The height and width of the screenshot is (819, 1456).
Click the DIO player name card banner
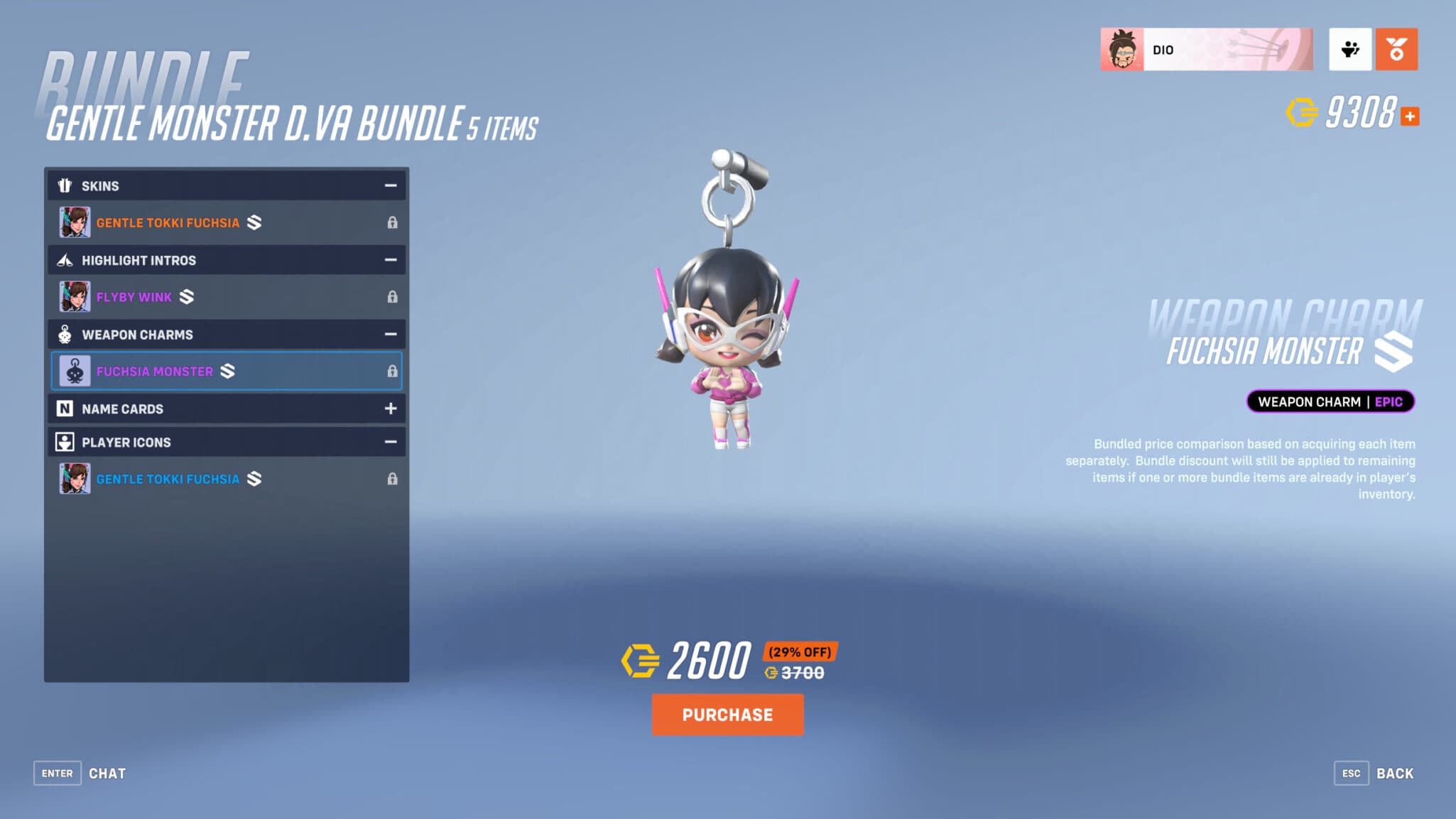click(1207, 48)
